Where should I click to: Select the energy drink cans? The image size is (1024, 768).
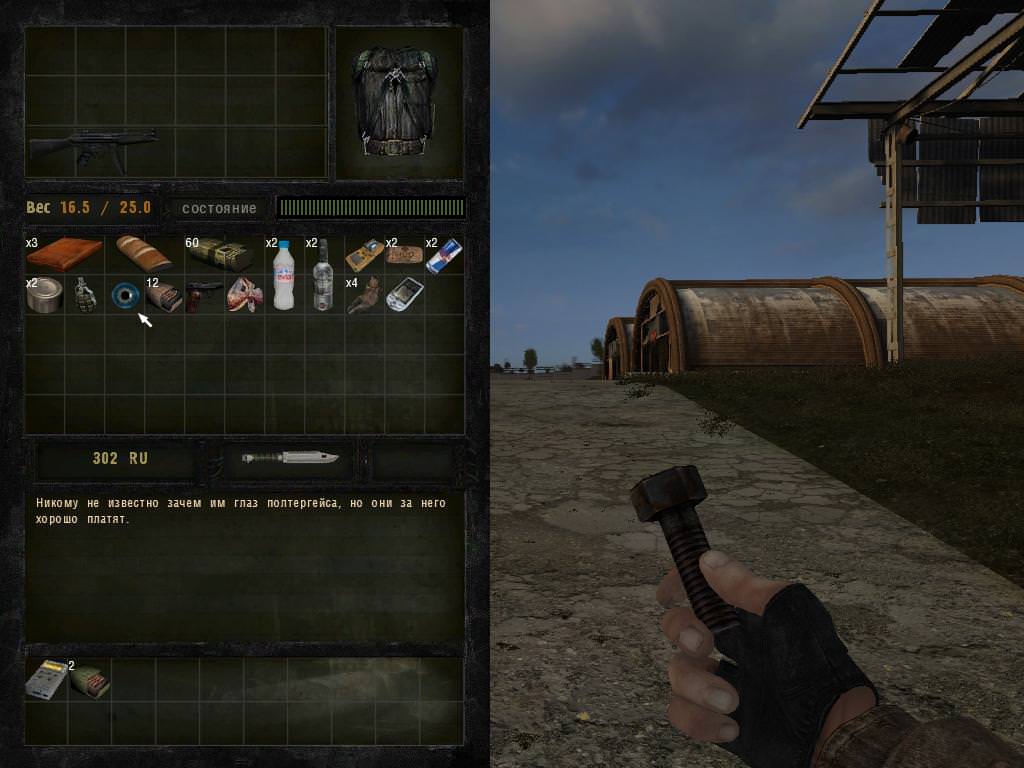pyautogui.click(x=443, y=256)
